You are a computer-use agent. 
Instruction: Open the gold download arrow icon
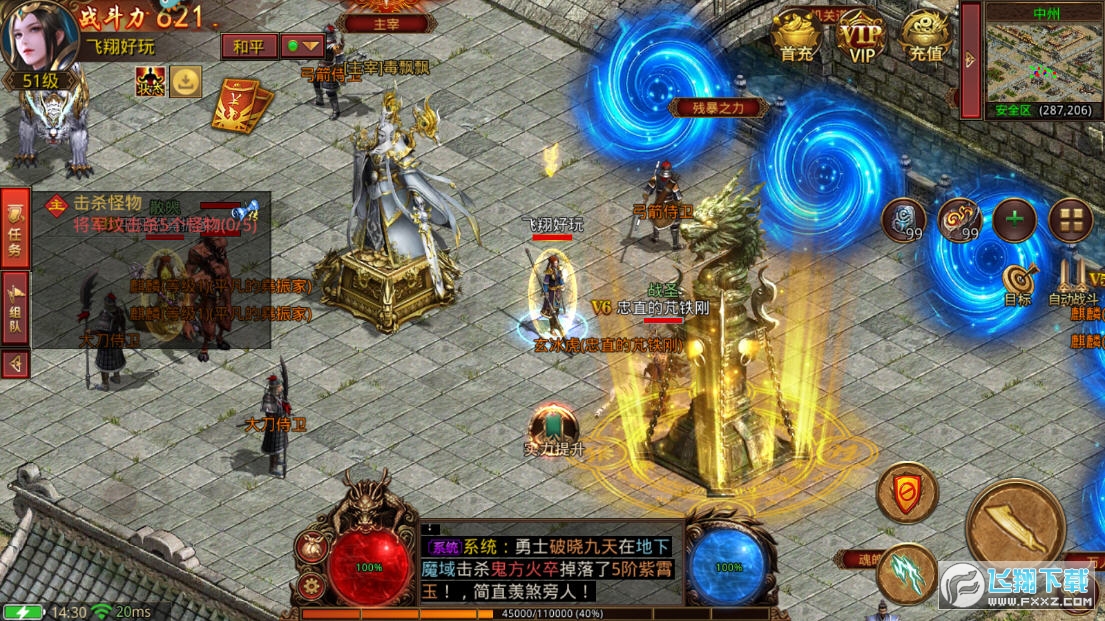[x=185, y=81]
